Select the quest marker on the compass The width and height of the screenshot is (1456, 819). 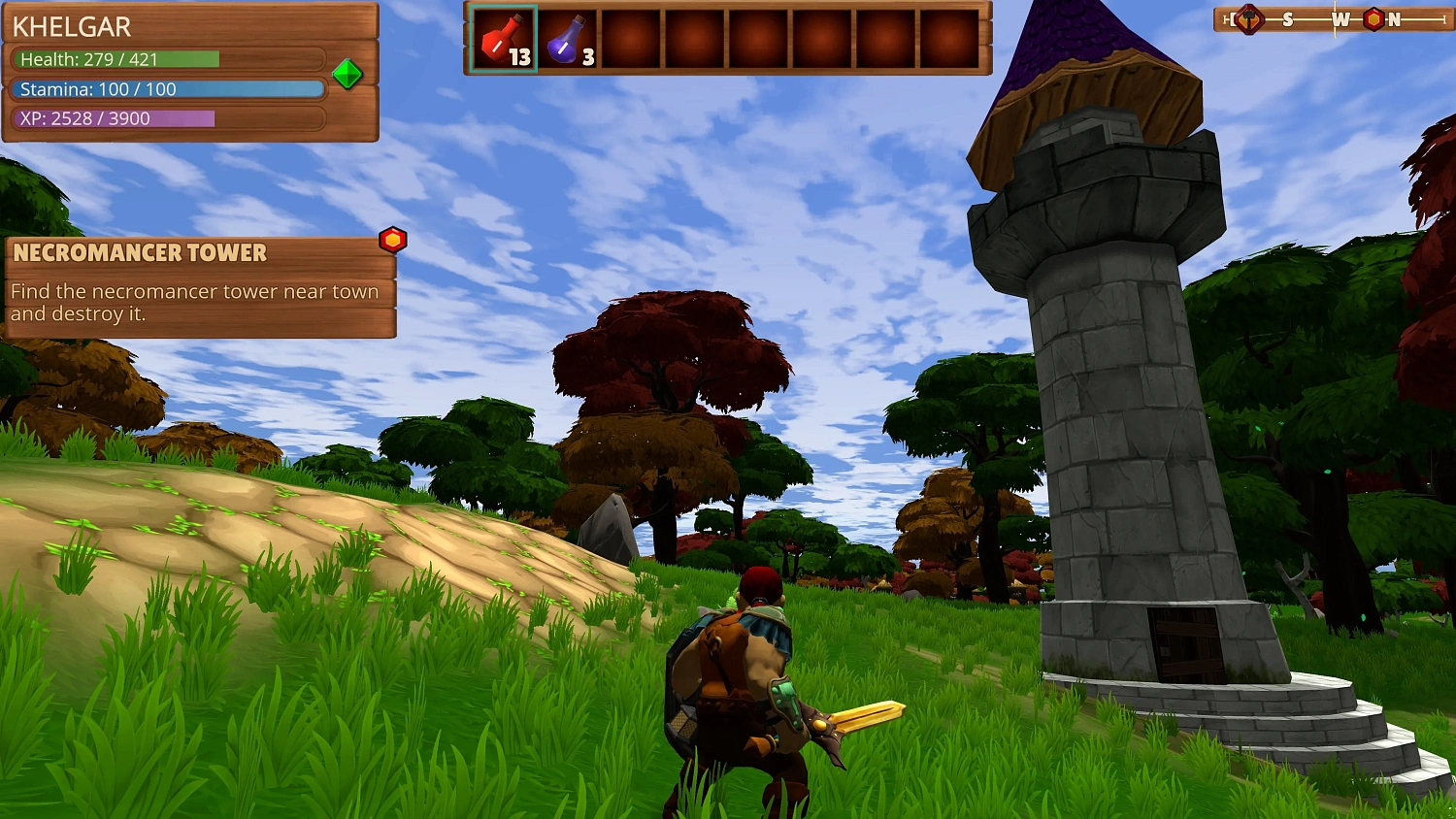point(1373,19)
